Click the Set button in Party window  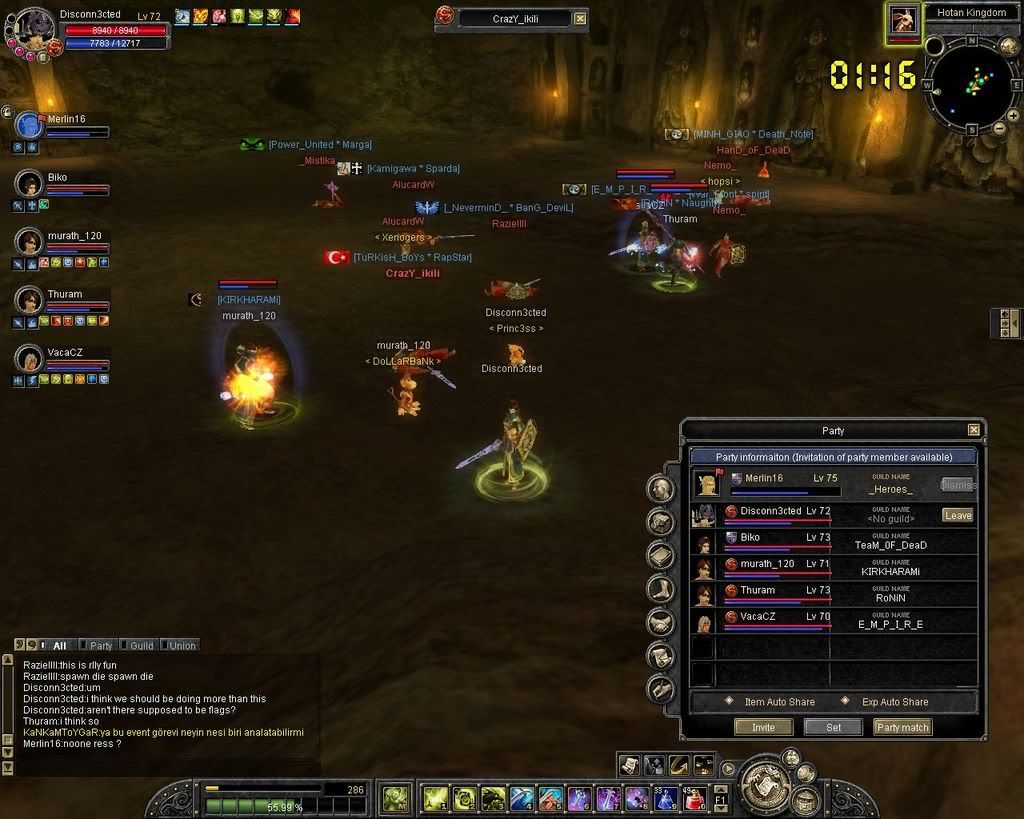[833, 727]
